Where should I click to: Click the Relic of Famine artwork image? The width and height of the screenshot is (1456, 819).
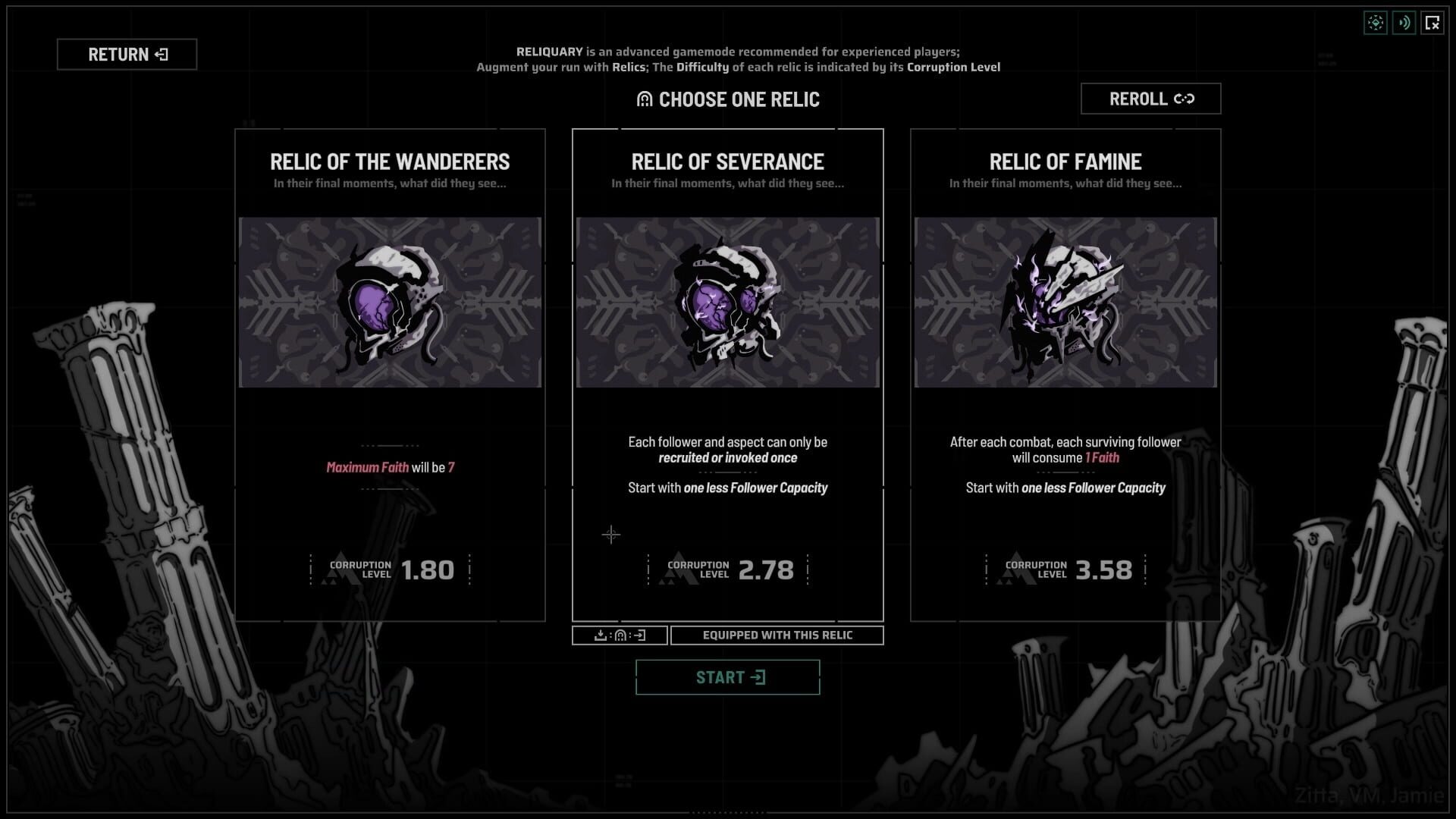pyautogui.click(x=1065, y=301)
